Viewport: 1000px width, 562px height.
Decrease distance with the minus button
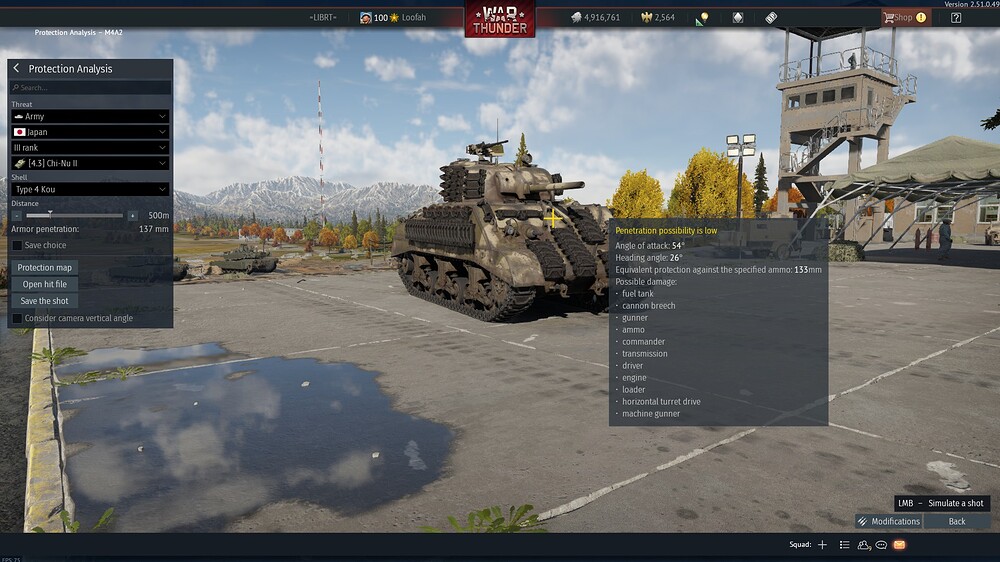click(17, 215)
